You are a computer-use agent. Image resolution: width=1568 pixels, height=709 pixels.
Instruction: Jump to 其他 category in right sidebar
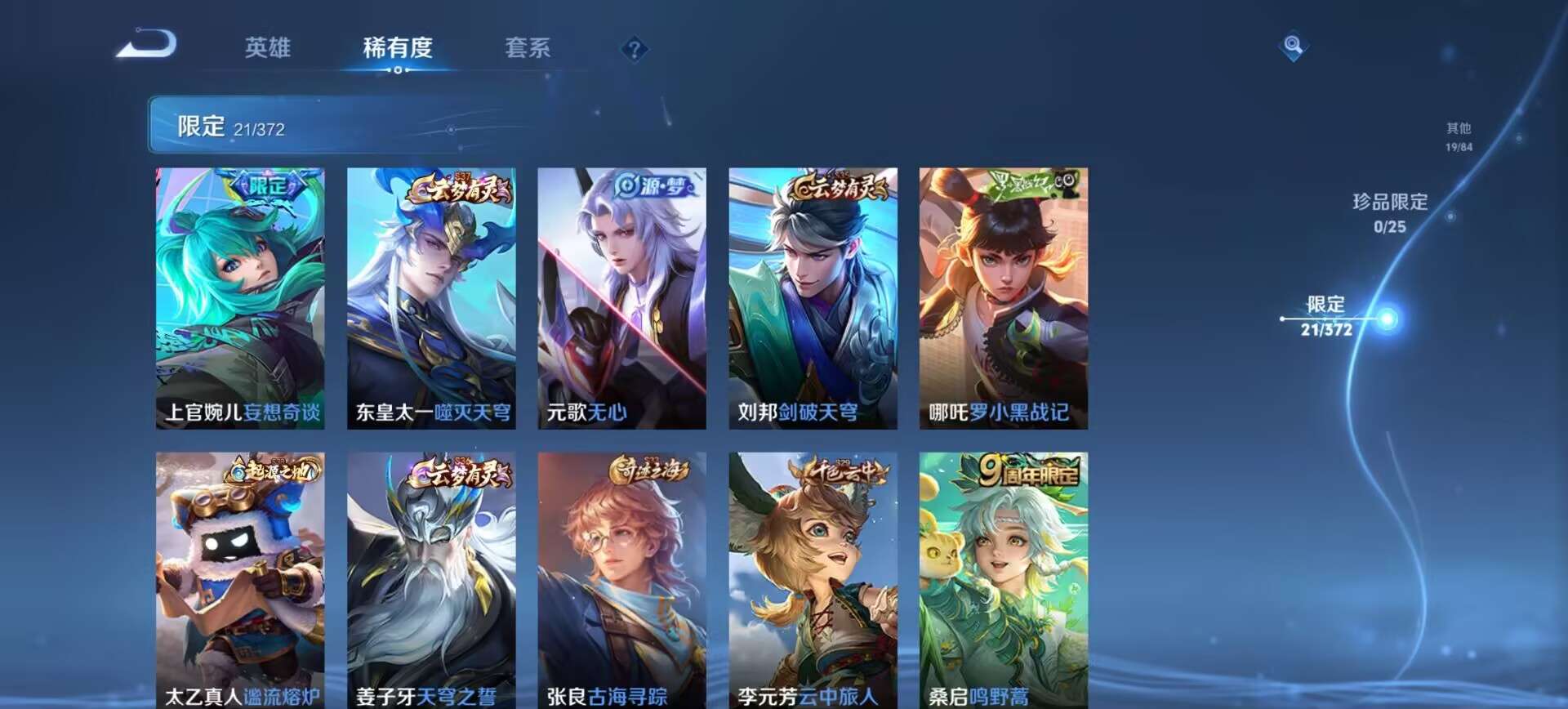pos(1459,135)
